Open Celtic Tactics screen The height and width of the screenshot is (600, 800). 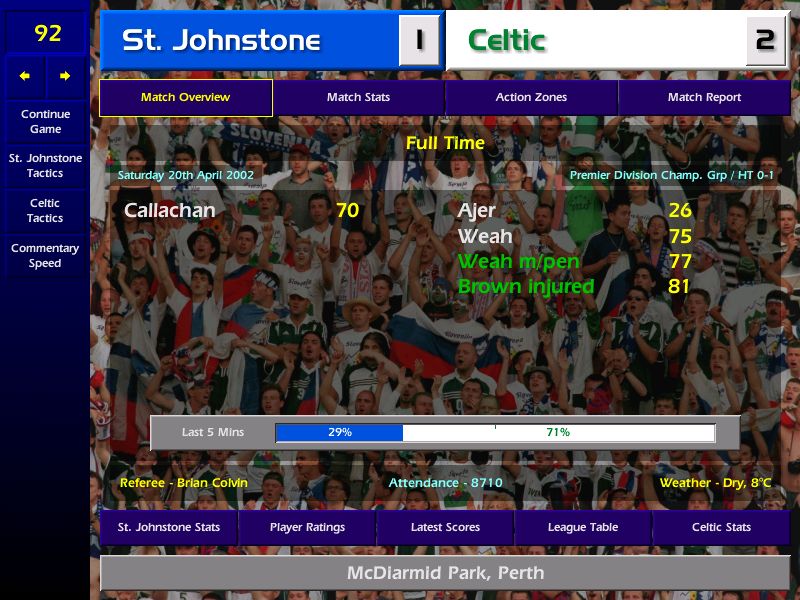coord(45,210)
